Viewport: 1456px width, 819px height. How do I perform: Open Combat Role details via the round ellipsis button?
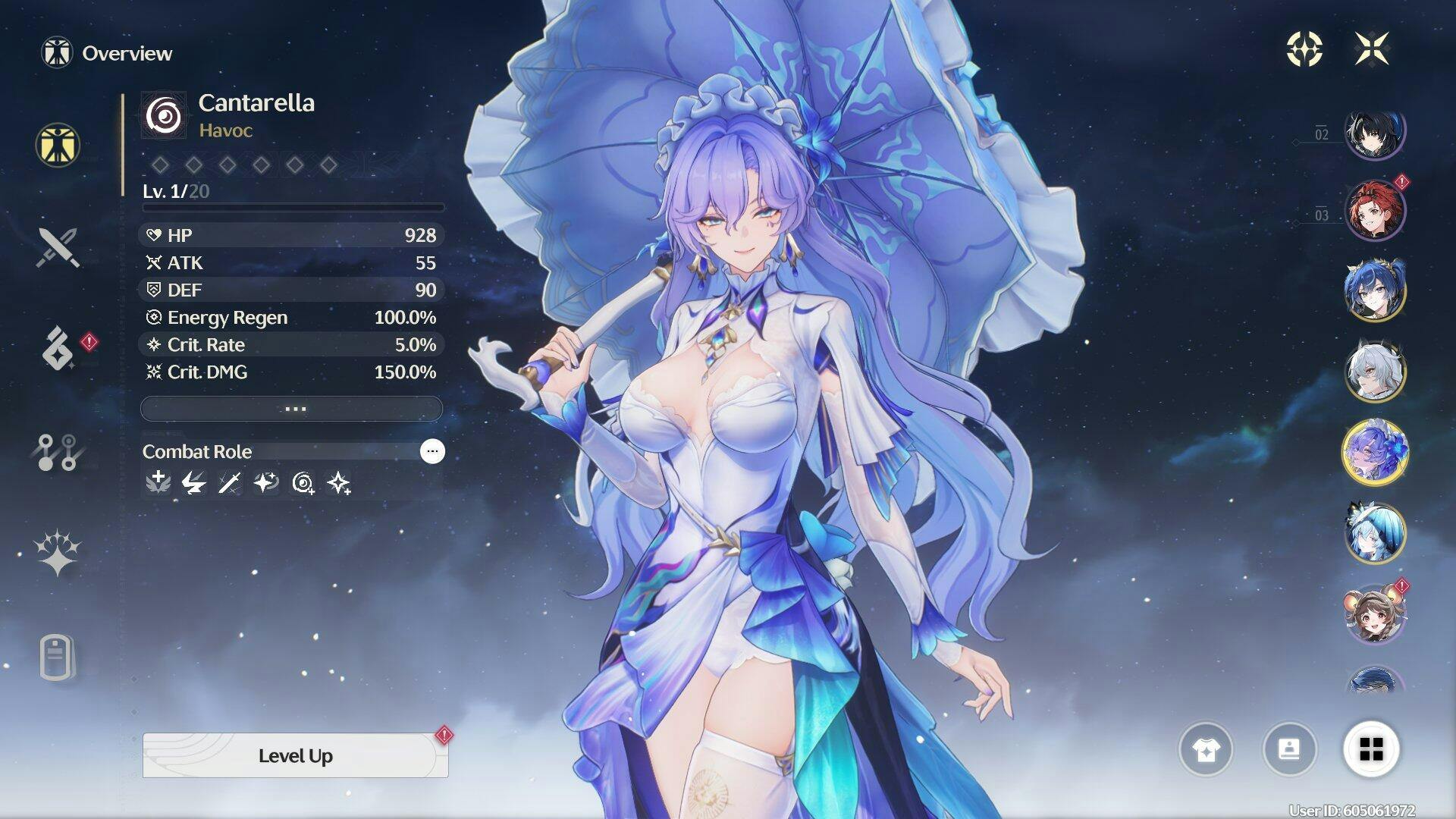click(x=432, y=451)
